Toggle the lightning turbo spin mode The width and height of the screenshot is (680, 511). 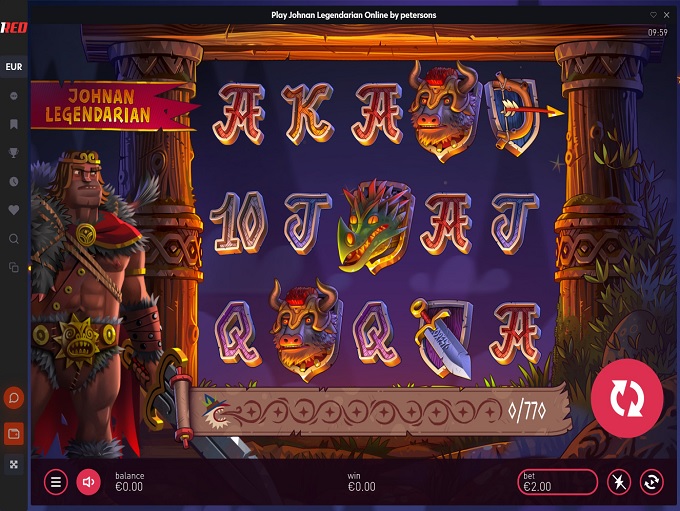tap(619, 483)
